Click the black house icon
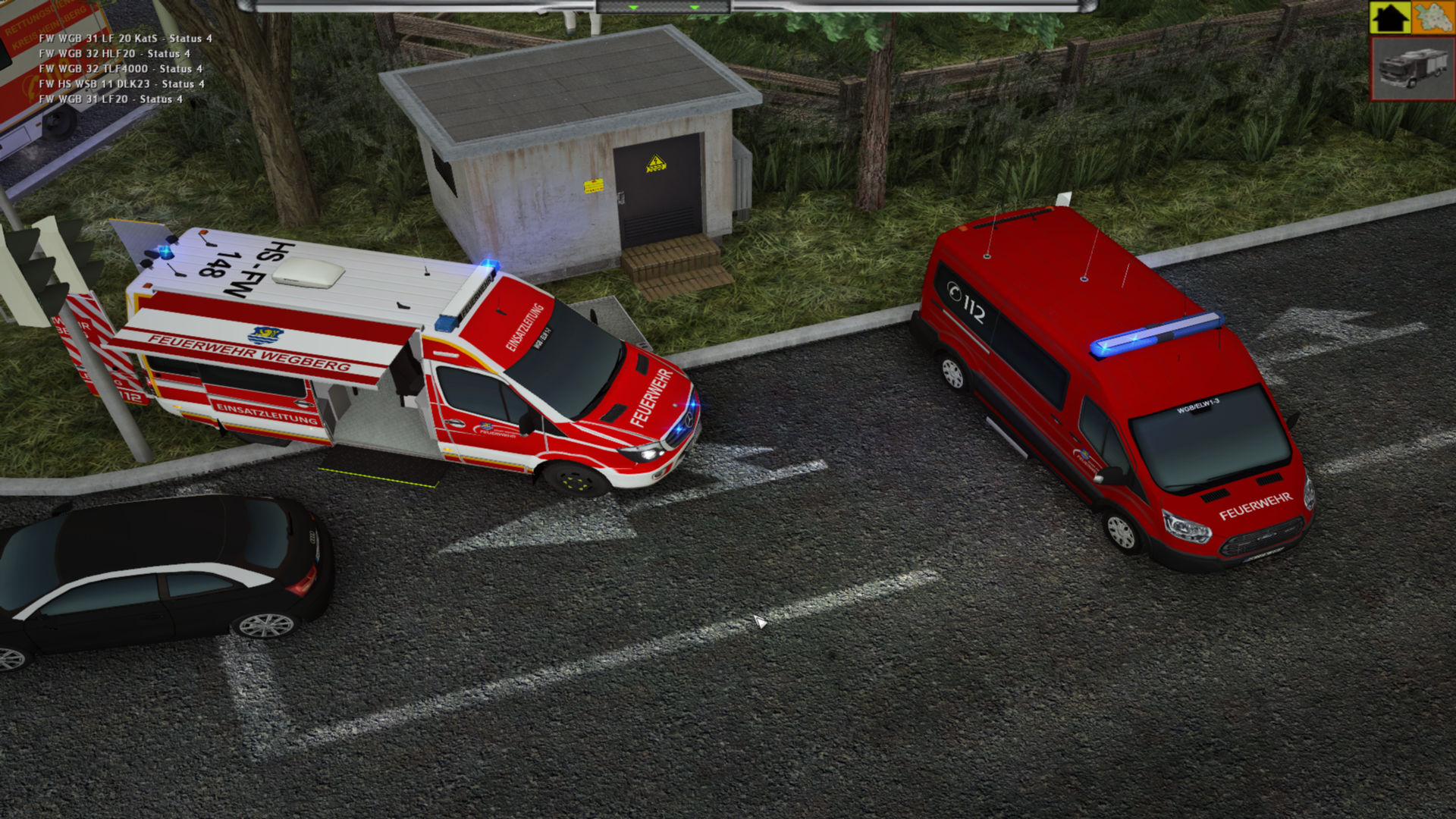1456x819 pixels. click(x=1390, y=17)
